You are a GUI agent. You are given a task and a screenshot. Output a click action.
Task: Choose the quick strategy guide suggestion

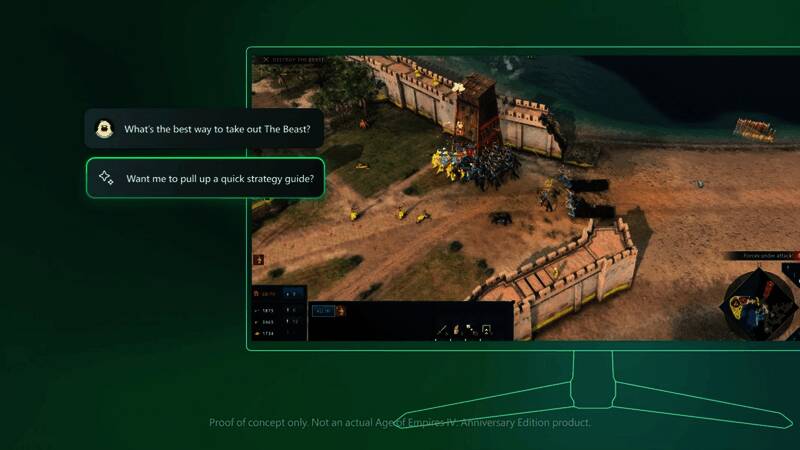coord(205,179)
